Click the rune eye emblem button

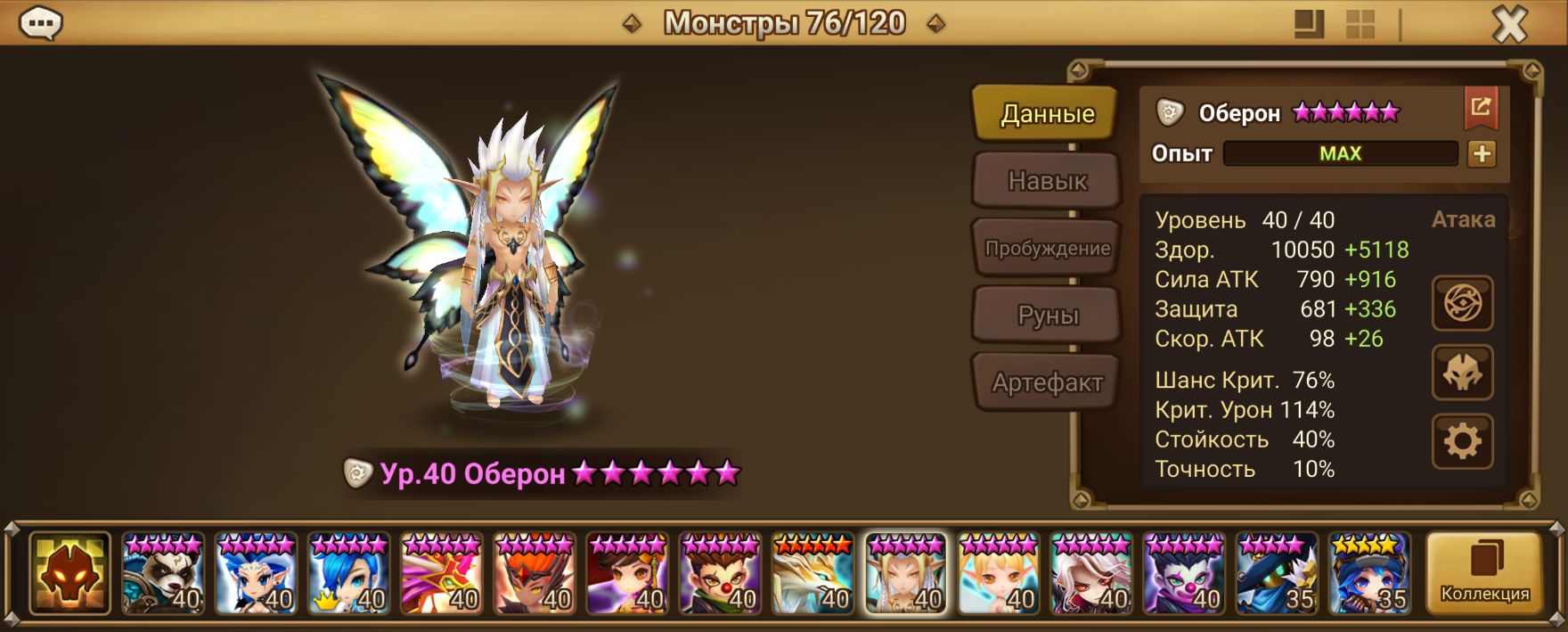click(1462, 304)
